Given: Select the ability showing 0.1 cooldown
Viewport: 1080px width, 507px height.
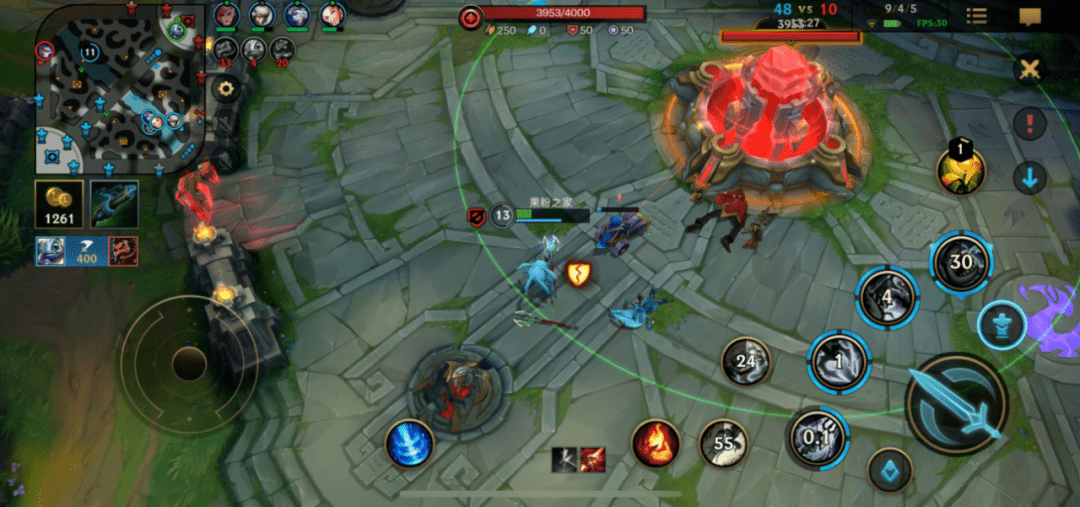Looking at the screenshot, I should pos(818,437).
